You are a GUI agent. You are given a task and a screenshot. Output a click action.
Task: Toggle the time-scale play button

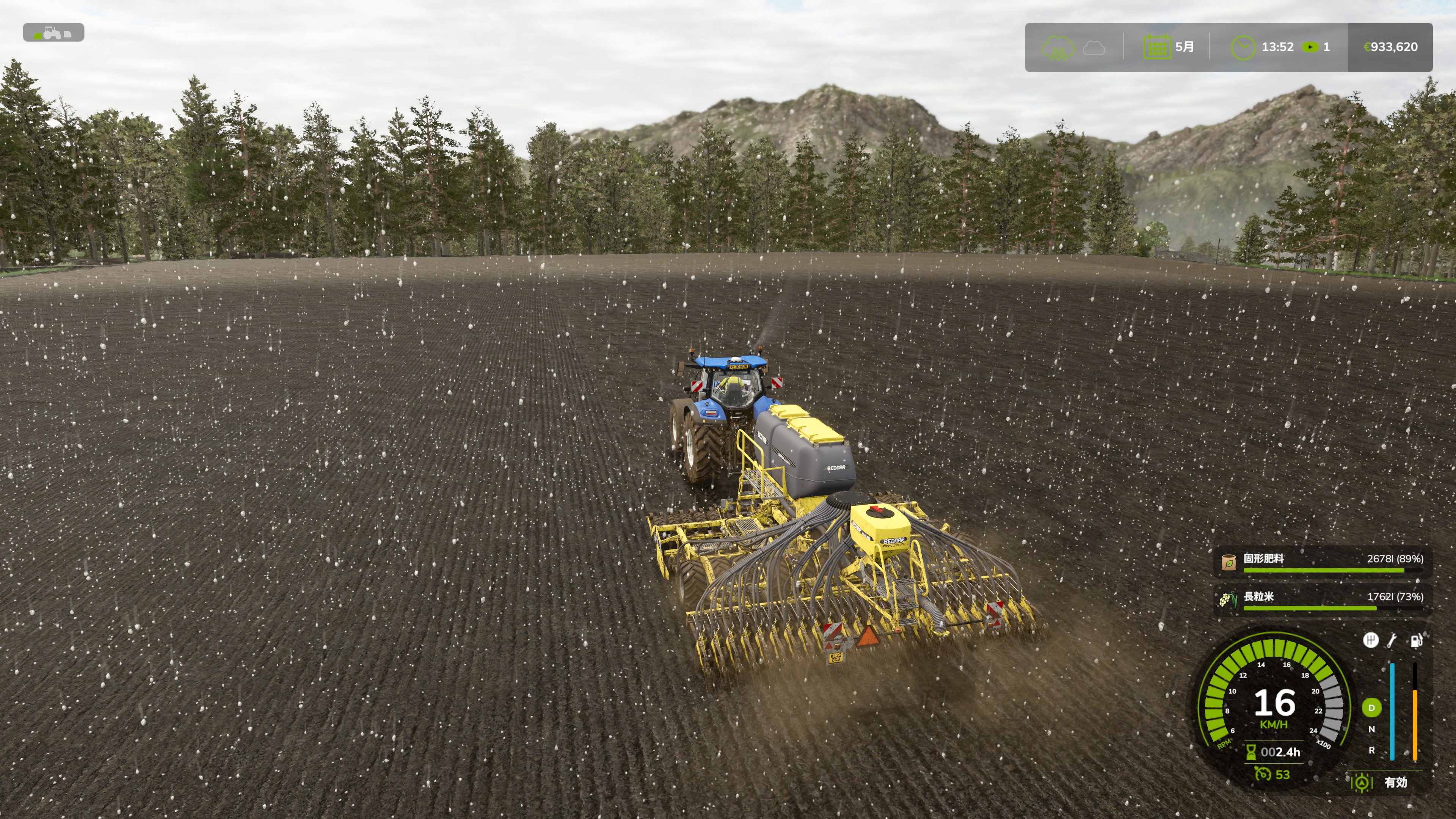pyautogui.click(x=1310, y=47)
